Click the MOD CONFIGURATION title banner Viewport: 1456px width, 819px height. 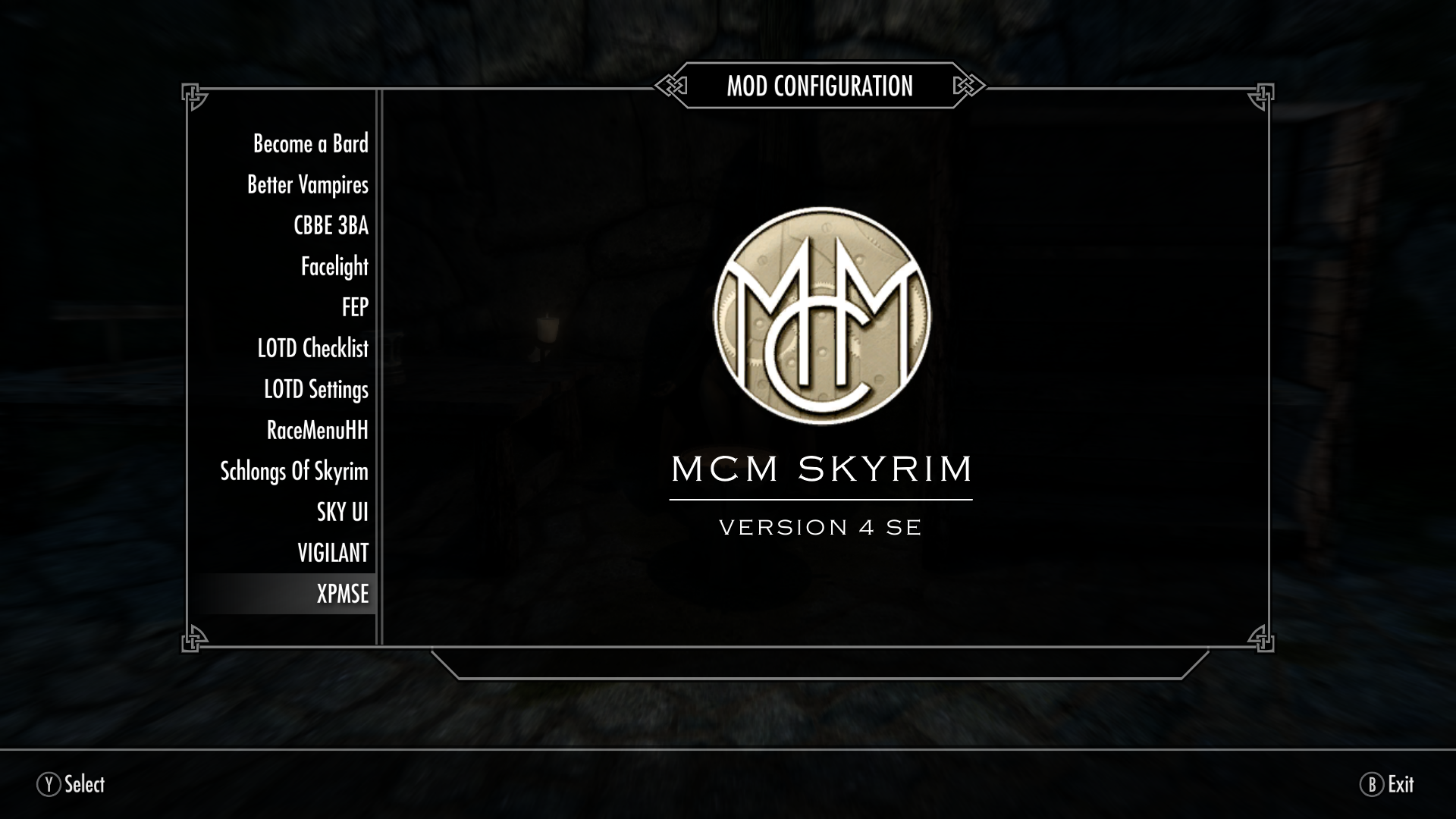(819, 86)
